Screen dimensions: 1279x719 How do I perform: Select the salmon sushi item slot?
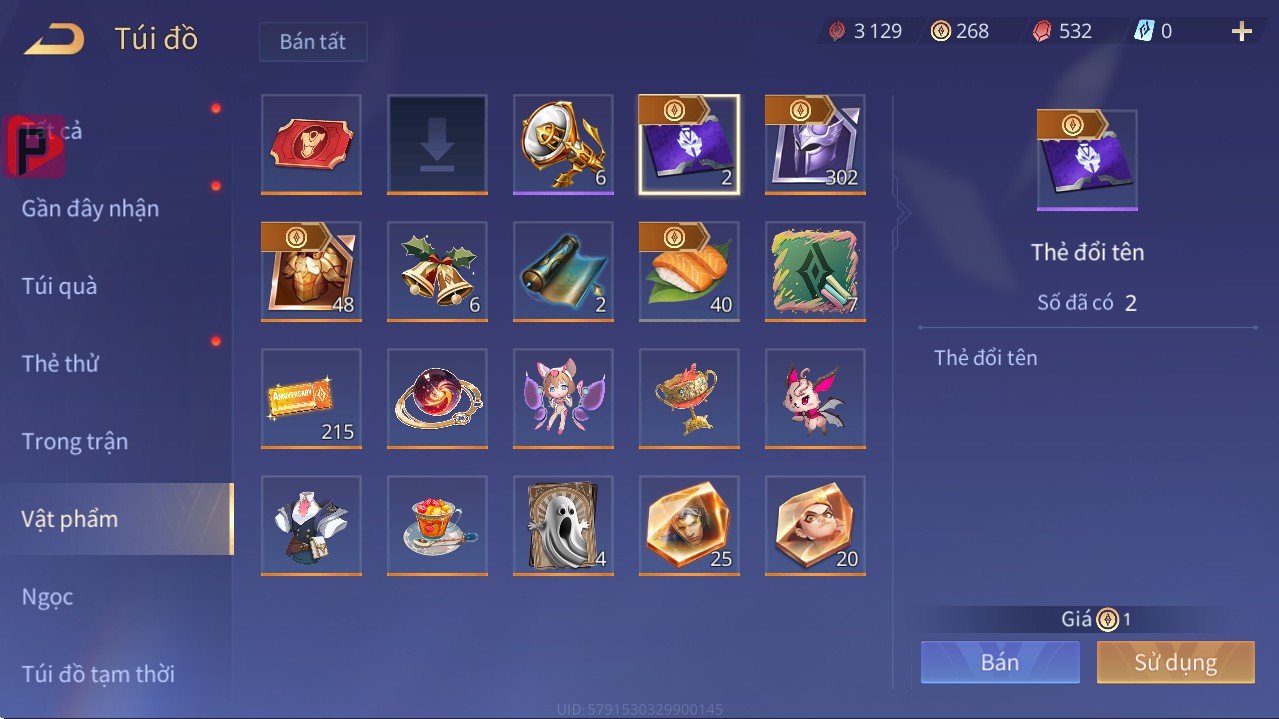click(x=689, y=271)
